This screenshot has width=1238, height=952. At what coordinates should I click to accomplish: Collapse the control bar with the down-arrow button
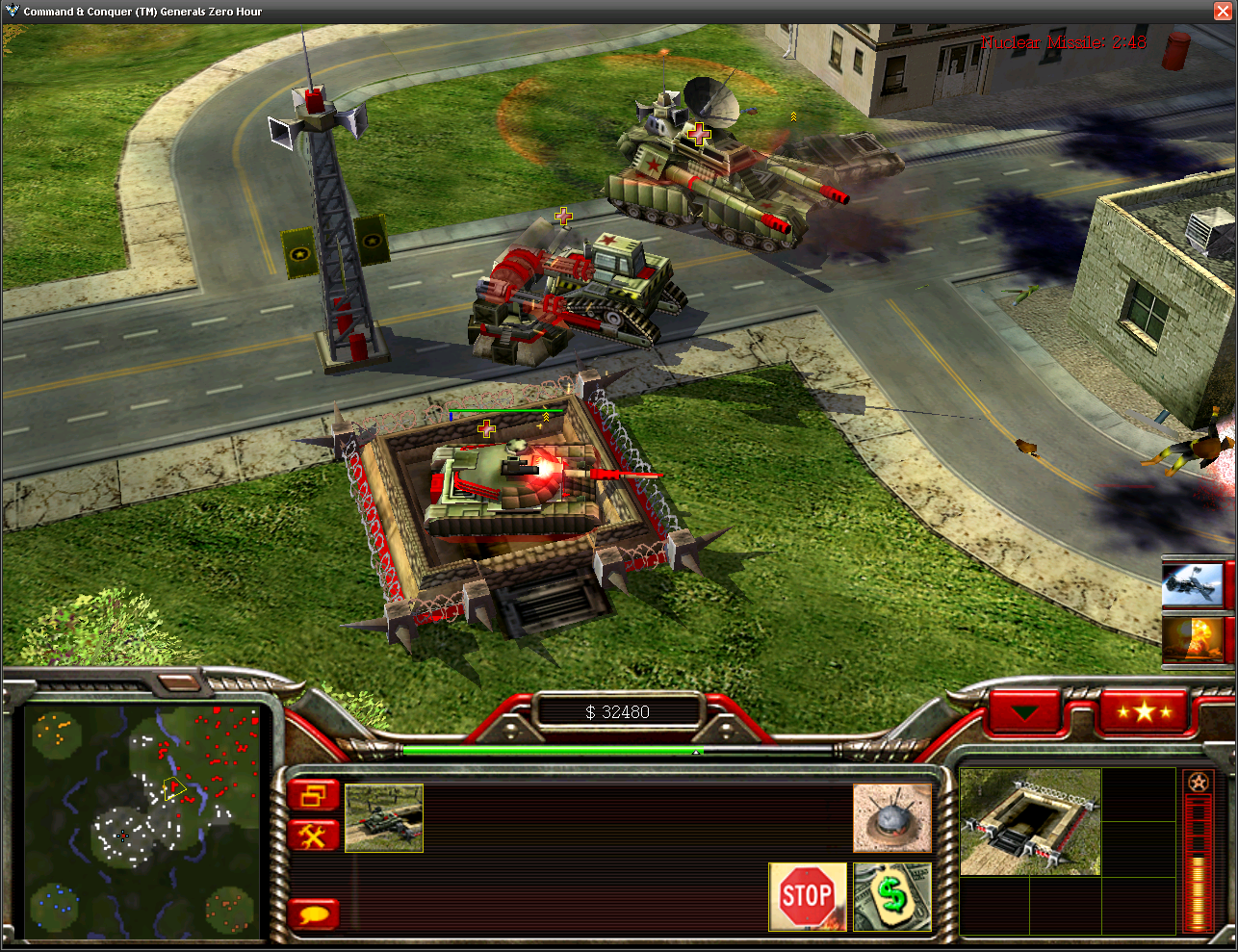(1024, 713)
